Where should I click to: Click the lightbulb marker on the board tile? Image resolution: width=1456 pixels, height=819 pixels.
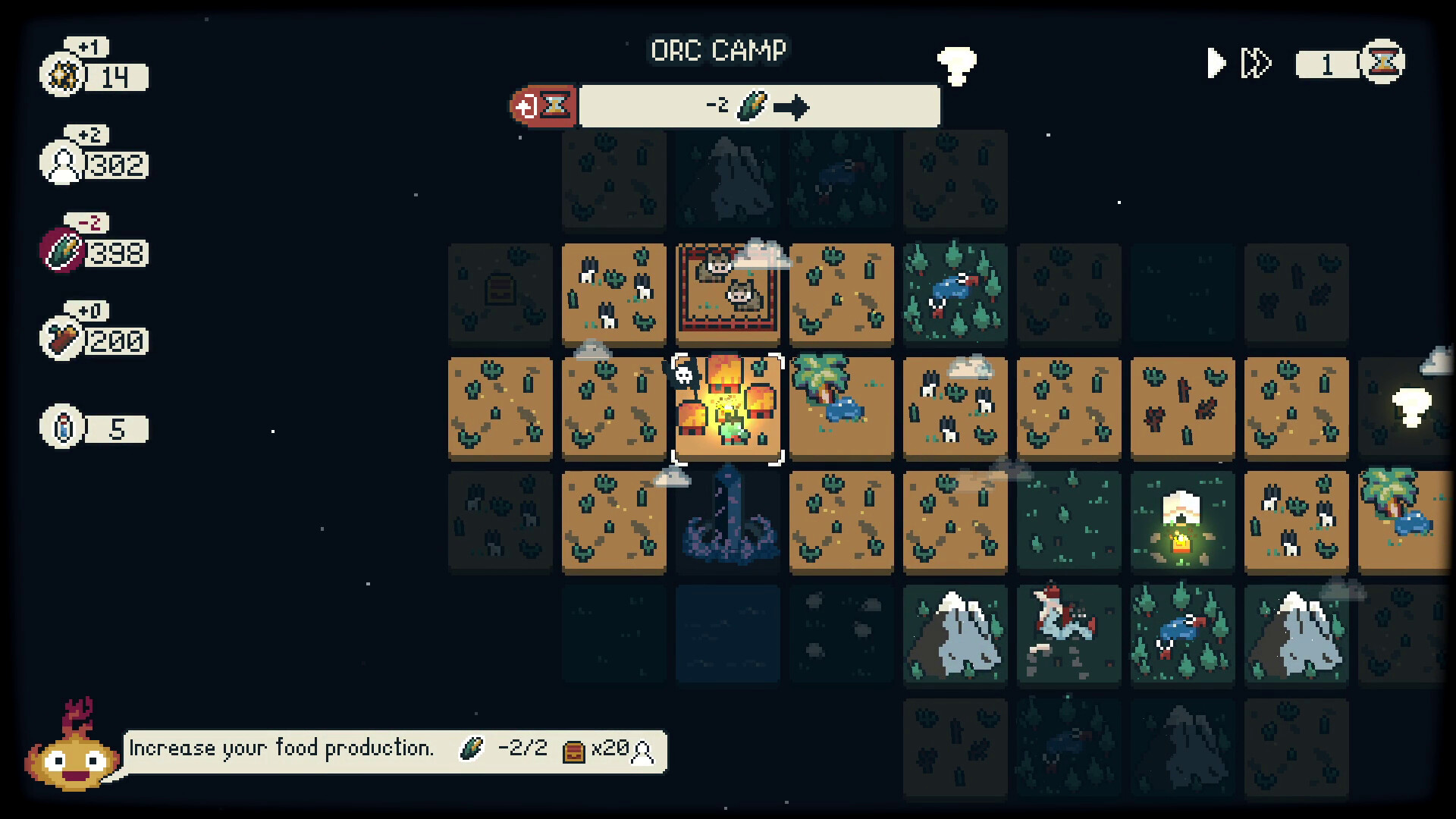coord(1410,407)
